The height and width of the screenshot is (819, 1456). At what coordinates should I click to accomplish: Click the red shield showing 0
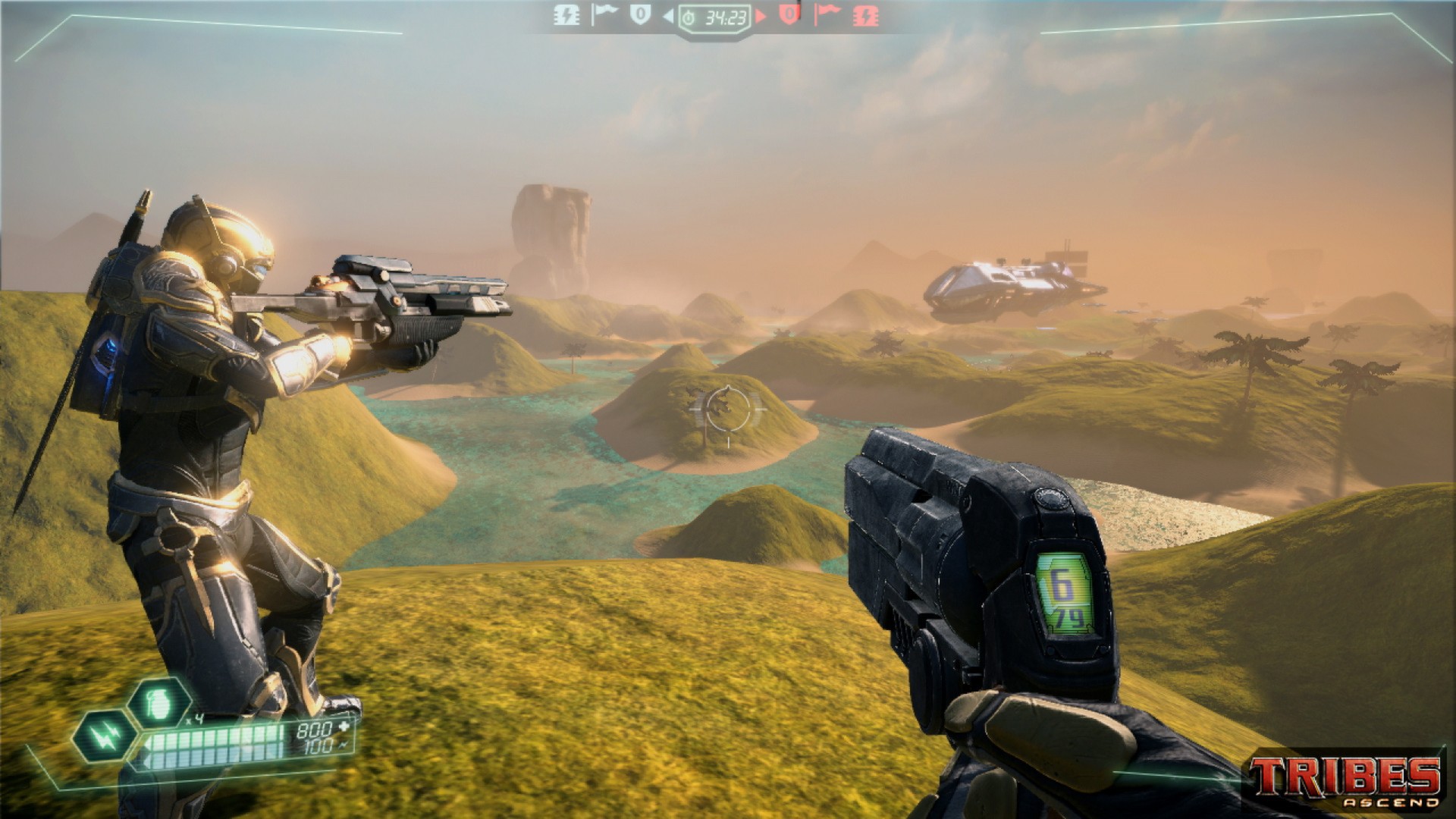(789, 16)
